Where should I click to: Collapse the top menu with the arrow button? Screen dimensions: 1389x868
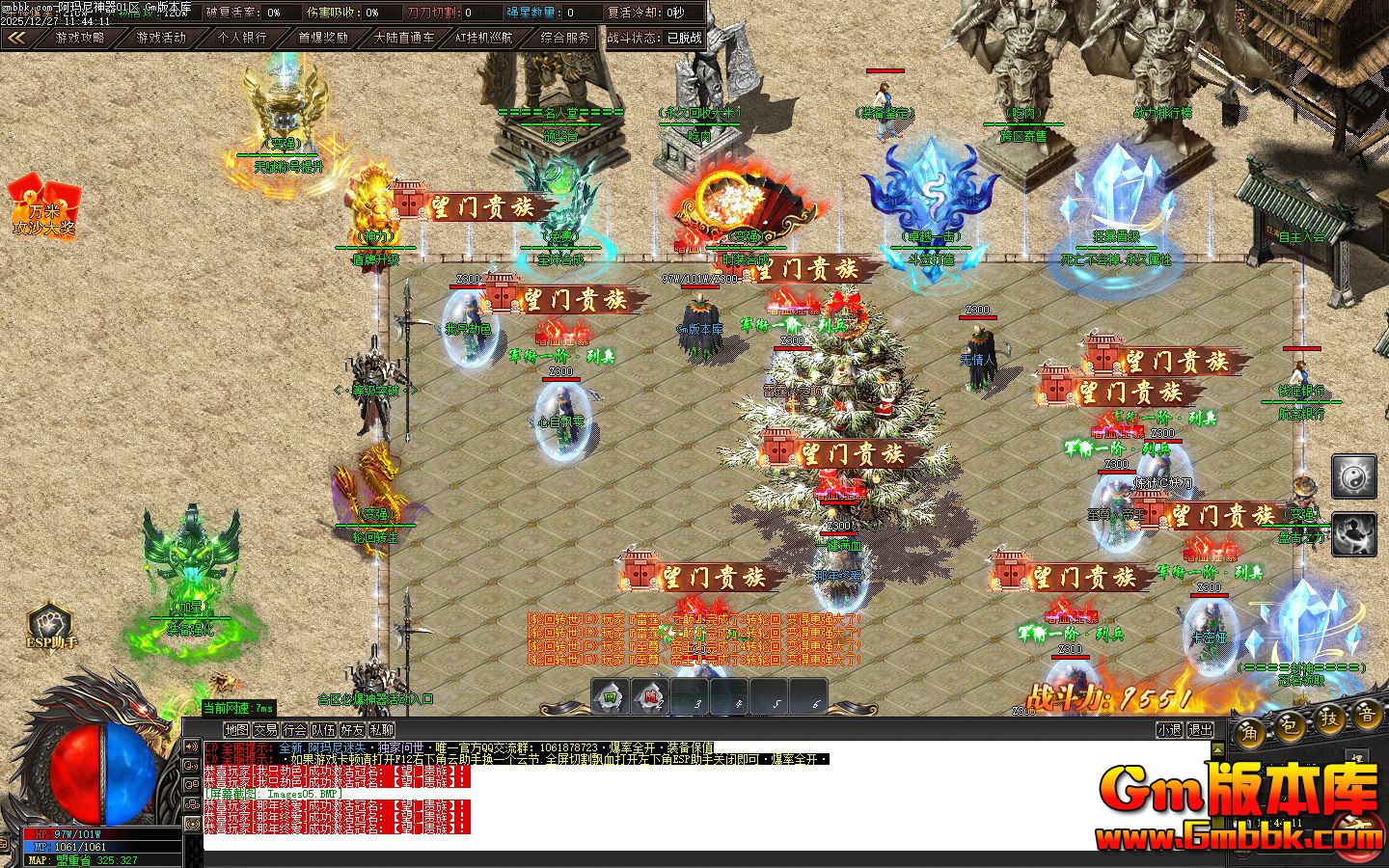16,38
